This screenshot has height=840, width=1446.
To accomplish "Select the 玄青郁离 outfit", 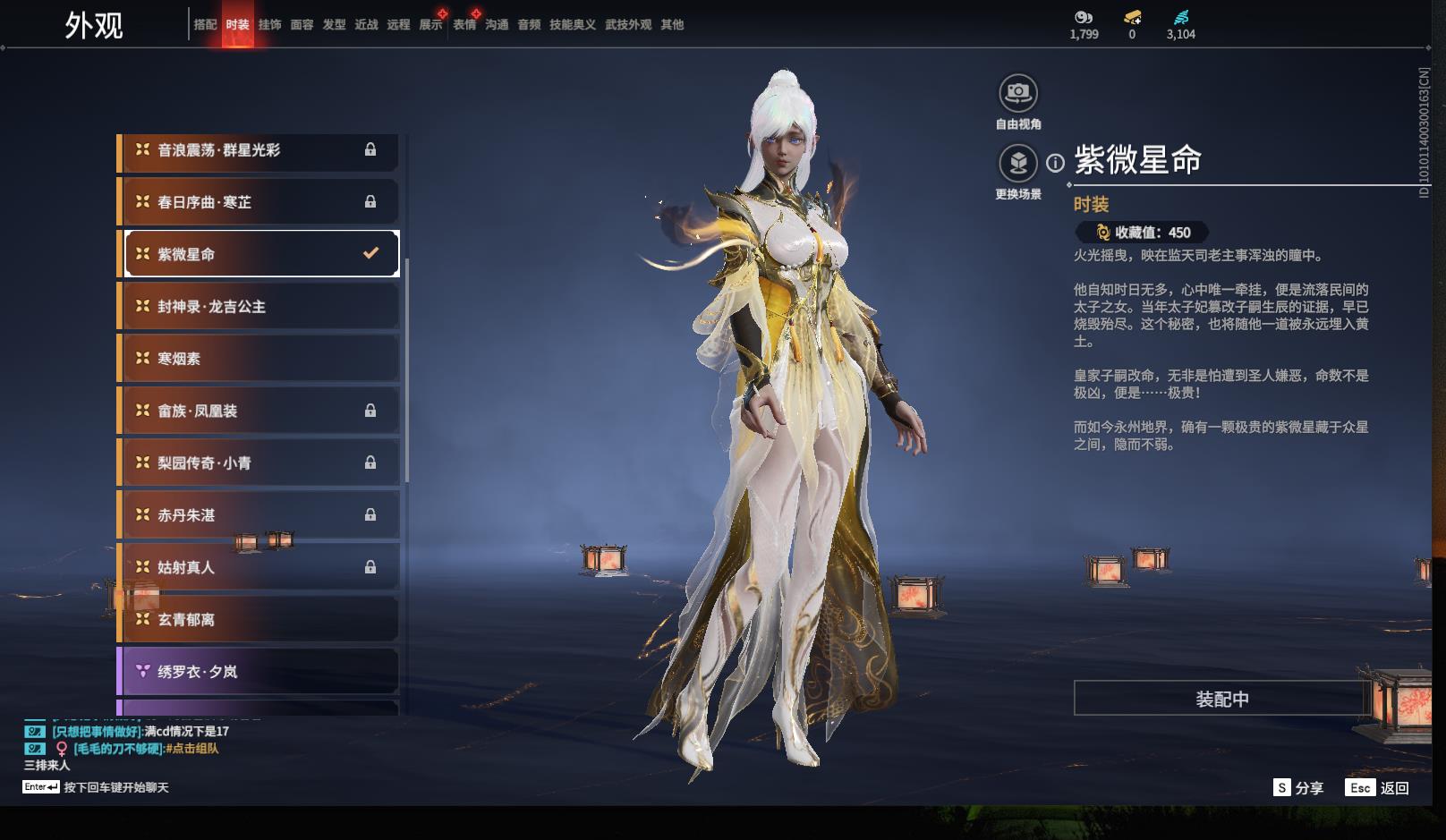I will coord(259,620).
